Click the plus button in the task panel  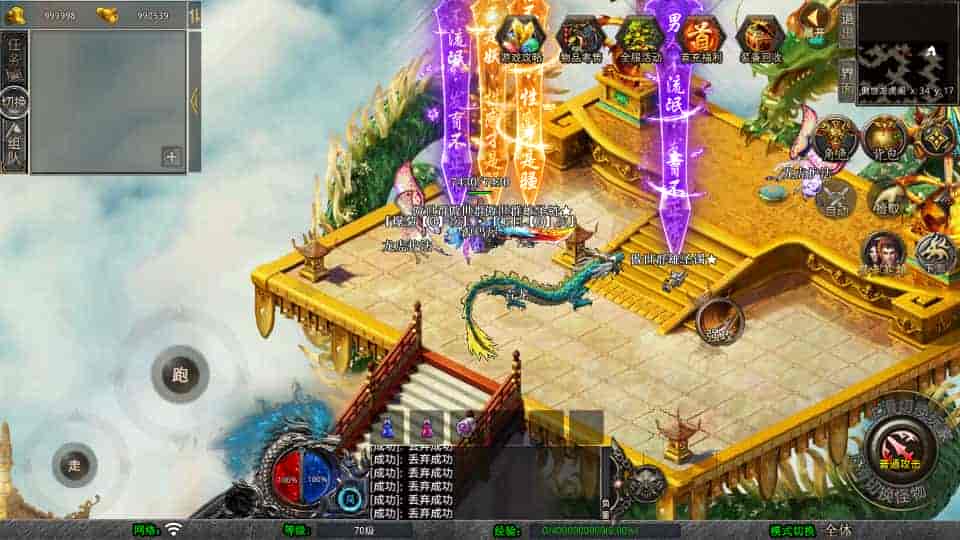171,156
